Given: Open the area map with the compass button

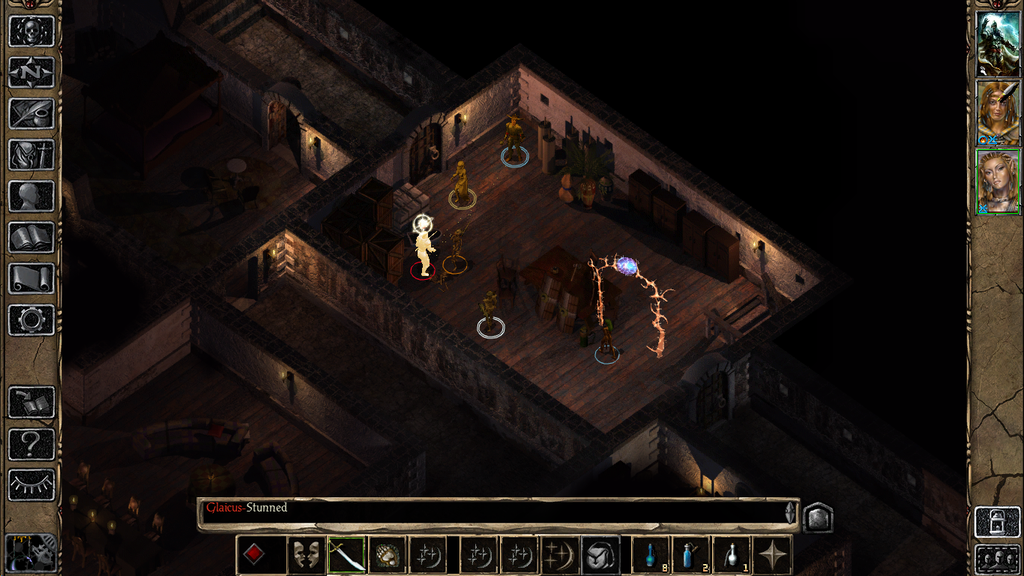Looking at the screenshot, I should click(x=31, y=72).
